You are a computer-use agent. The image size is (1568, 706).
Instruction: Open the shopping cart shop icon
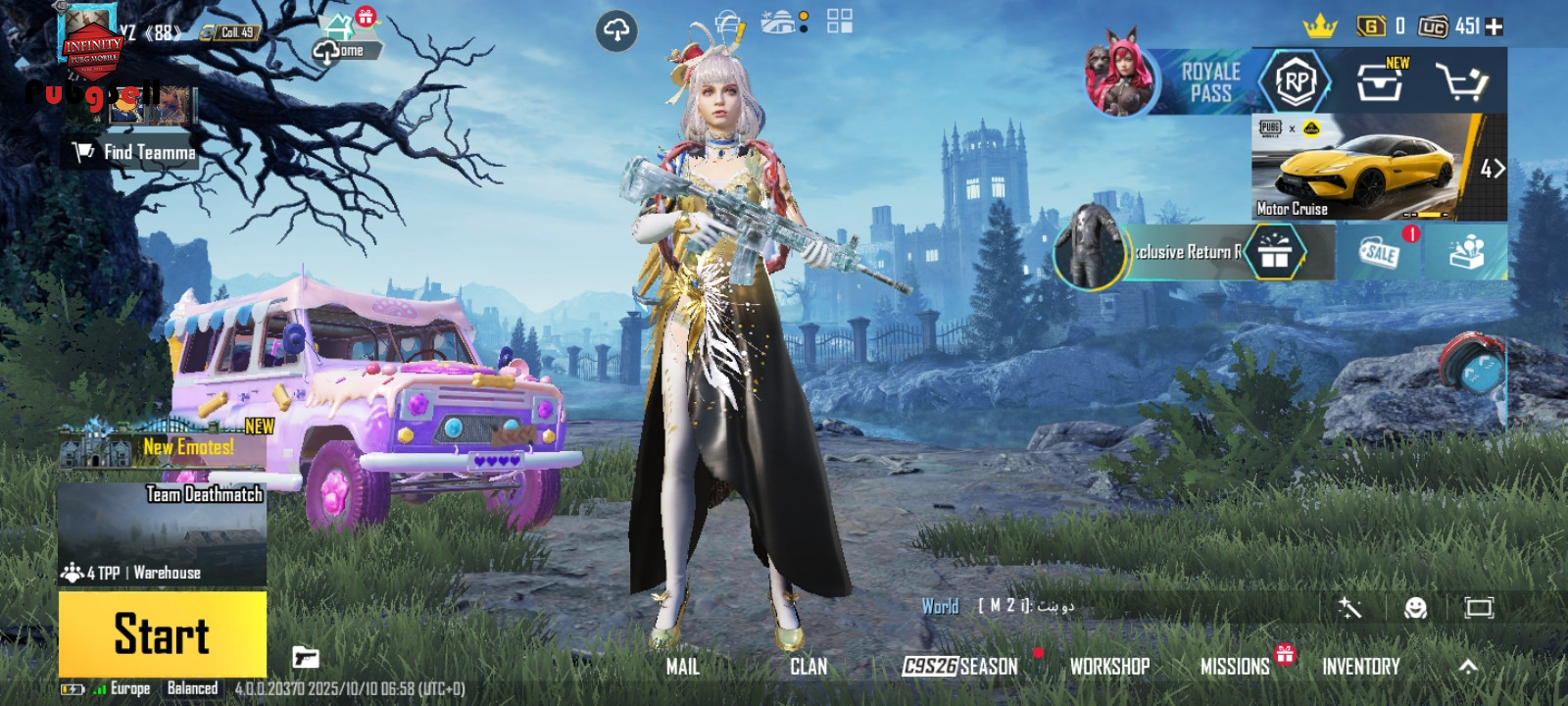click(1460, 82)
